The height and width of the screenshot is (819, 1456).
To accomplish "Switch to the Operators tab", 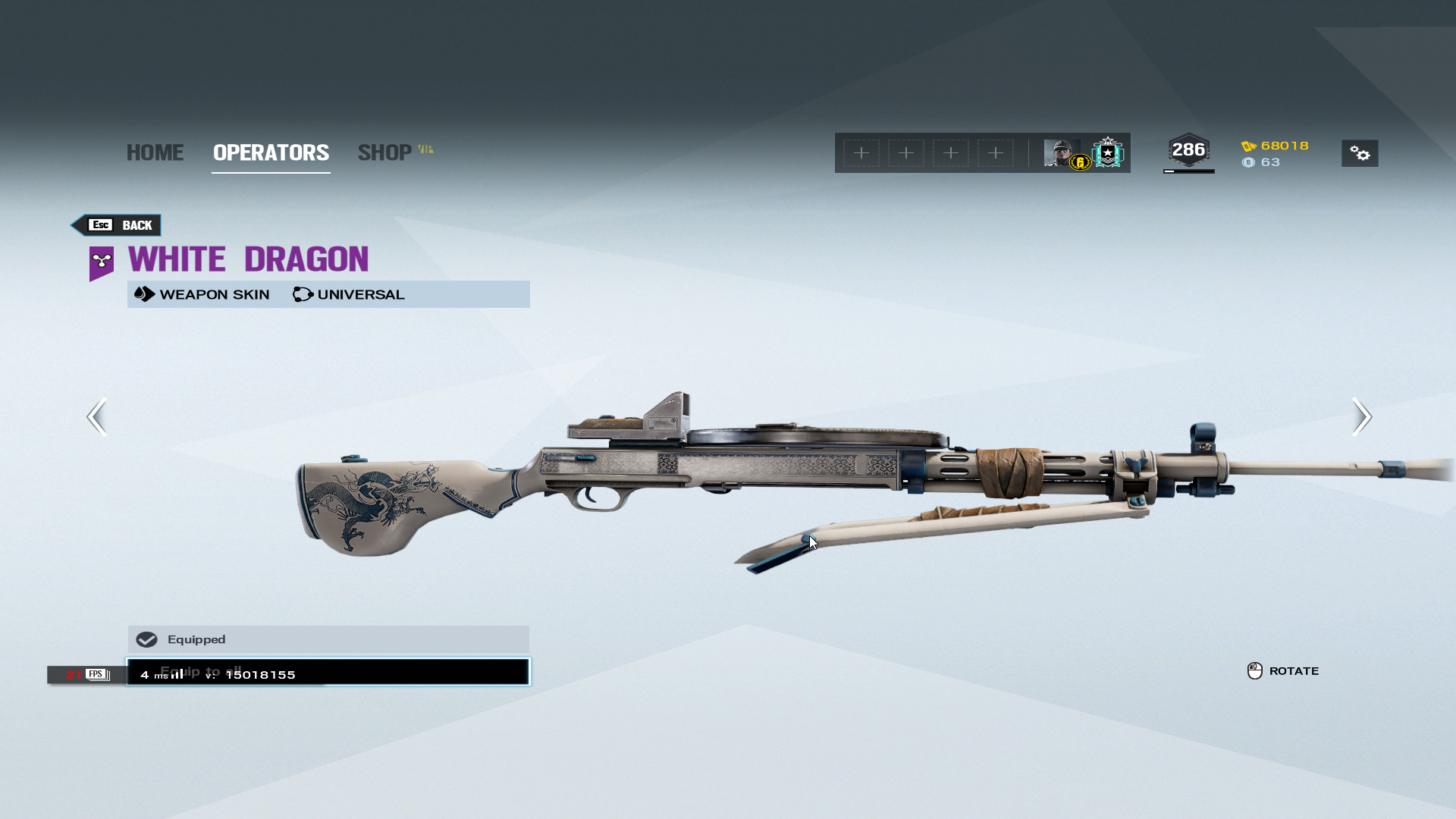I will [x=271, y=152].
